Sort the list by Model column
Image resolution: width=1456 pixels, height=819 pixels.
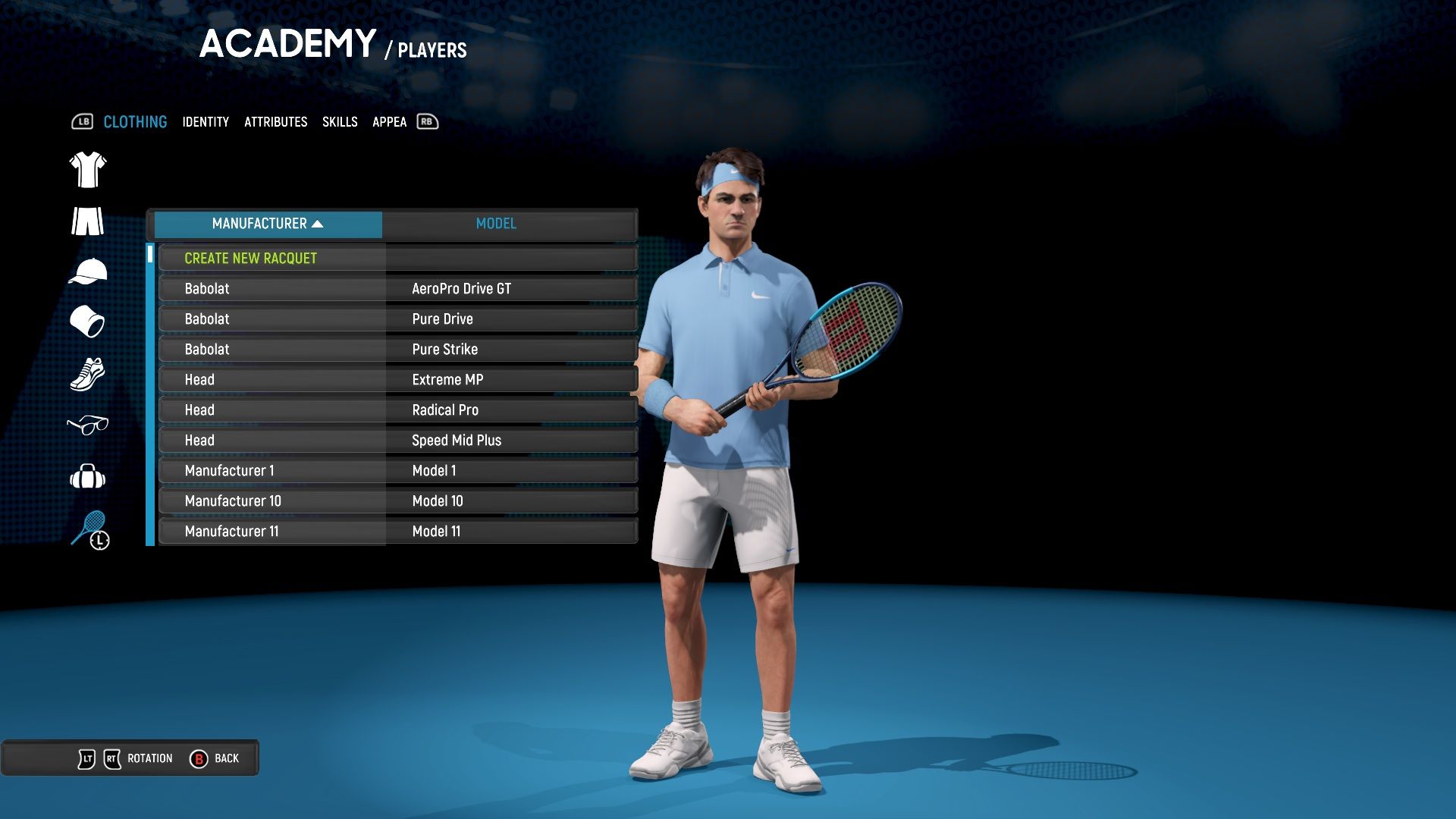[x=496, y=224]
